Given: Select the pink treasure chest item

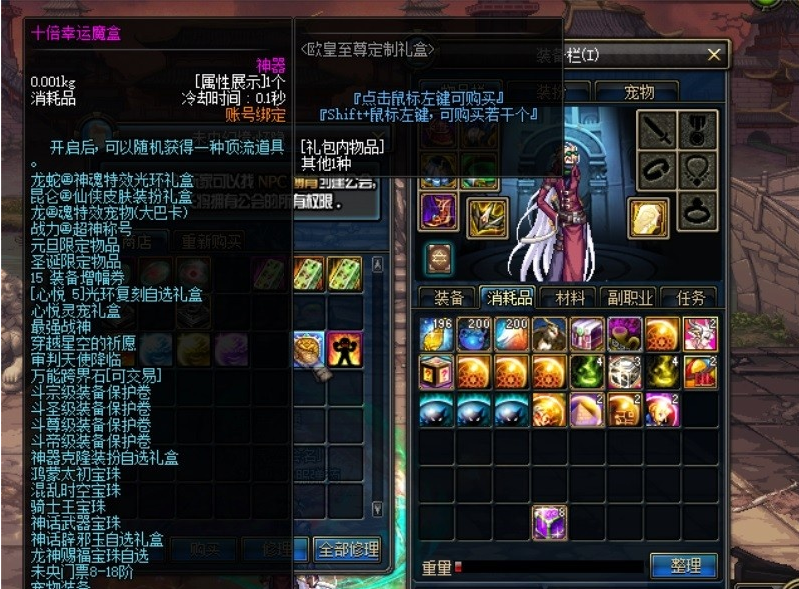Looking at the screenshot, I should 587,333.
